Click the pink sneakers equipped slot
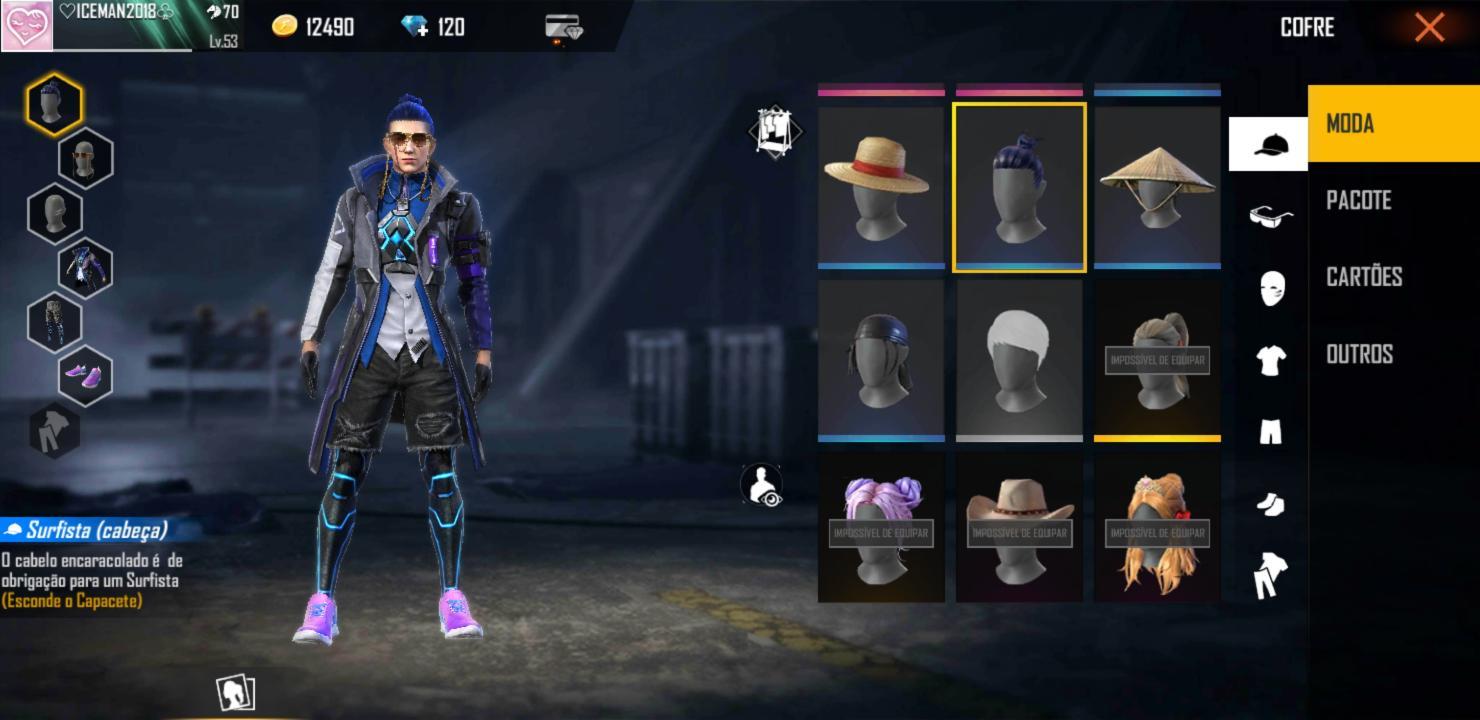Screen dimensions: 1480x720 coord(85,375)
